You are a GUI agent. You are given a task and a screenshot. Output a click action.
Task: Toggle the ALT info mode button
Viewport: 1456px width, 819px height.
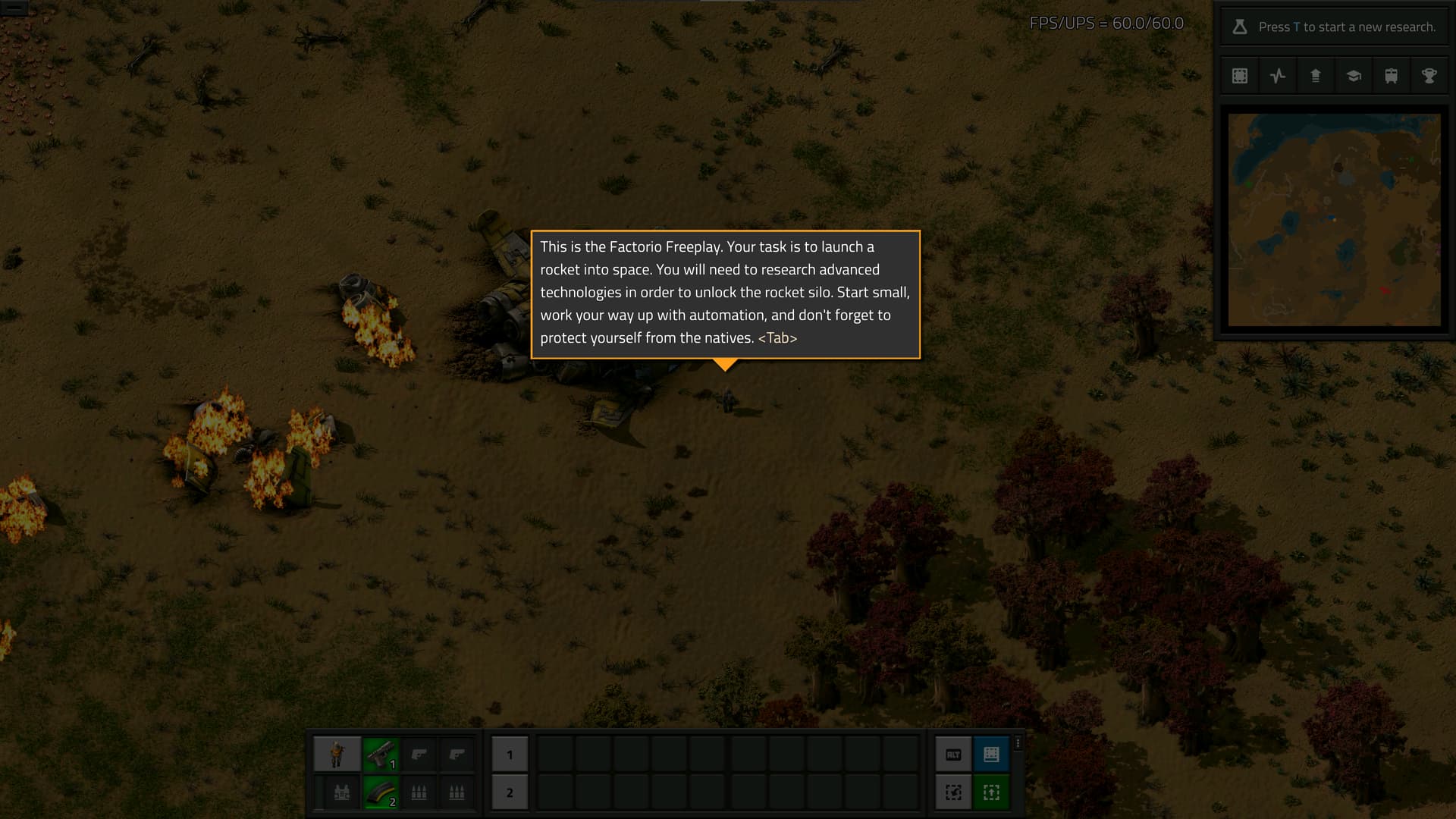(x=953, y=755)
